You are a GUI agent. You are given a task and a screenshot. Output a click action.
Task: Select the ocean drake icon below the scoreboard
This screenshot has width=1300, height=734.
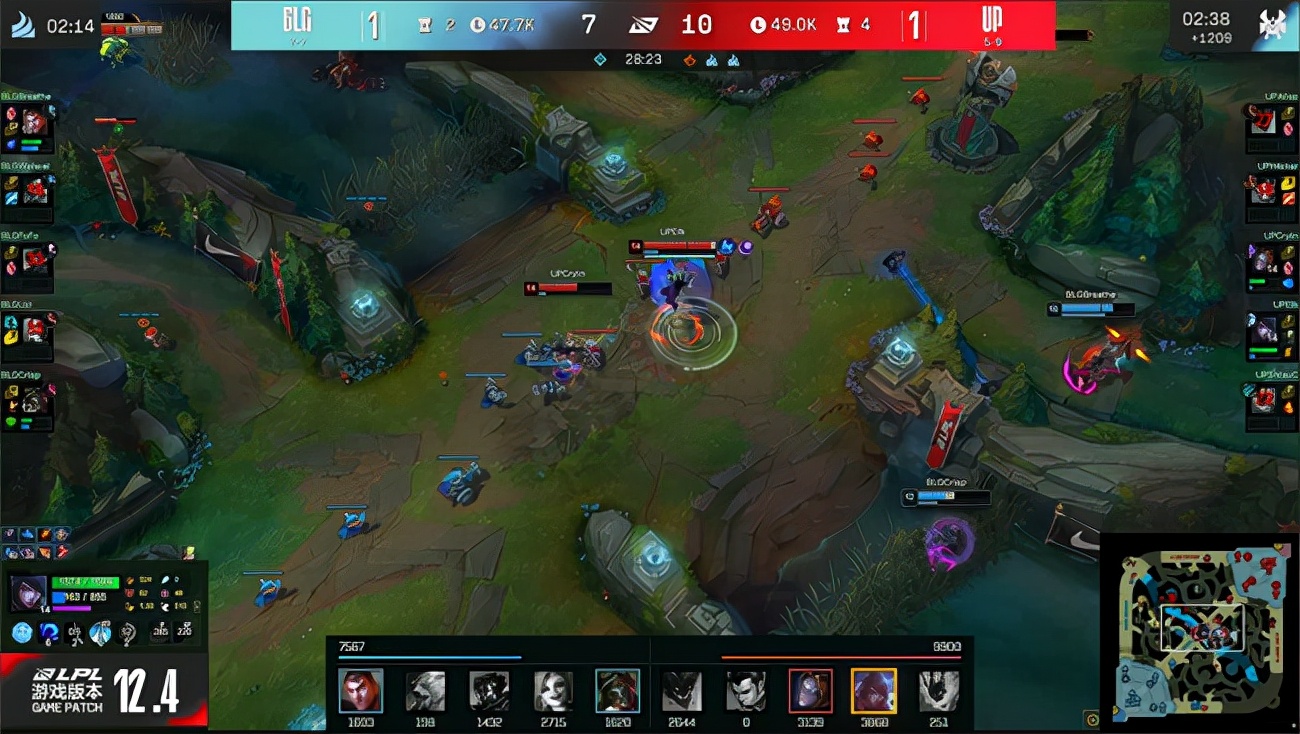[x=712, y=60]
